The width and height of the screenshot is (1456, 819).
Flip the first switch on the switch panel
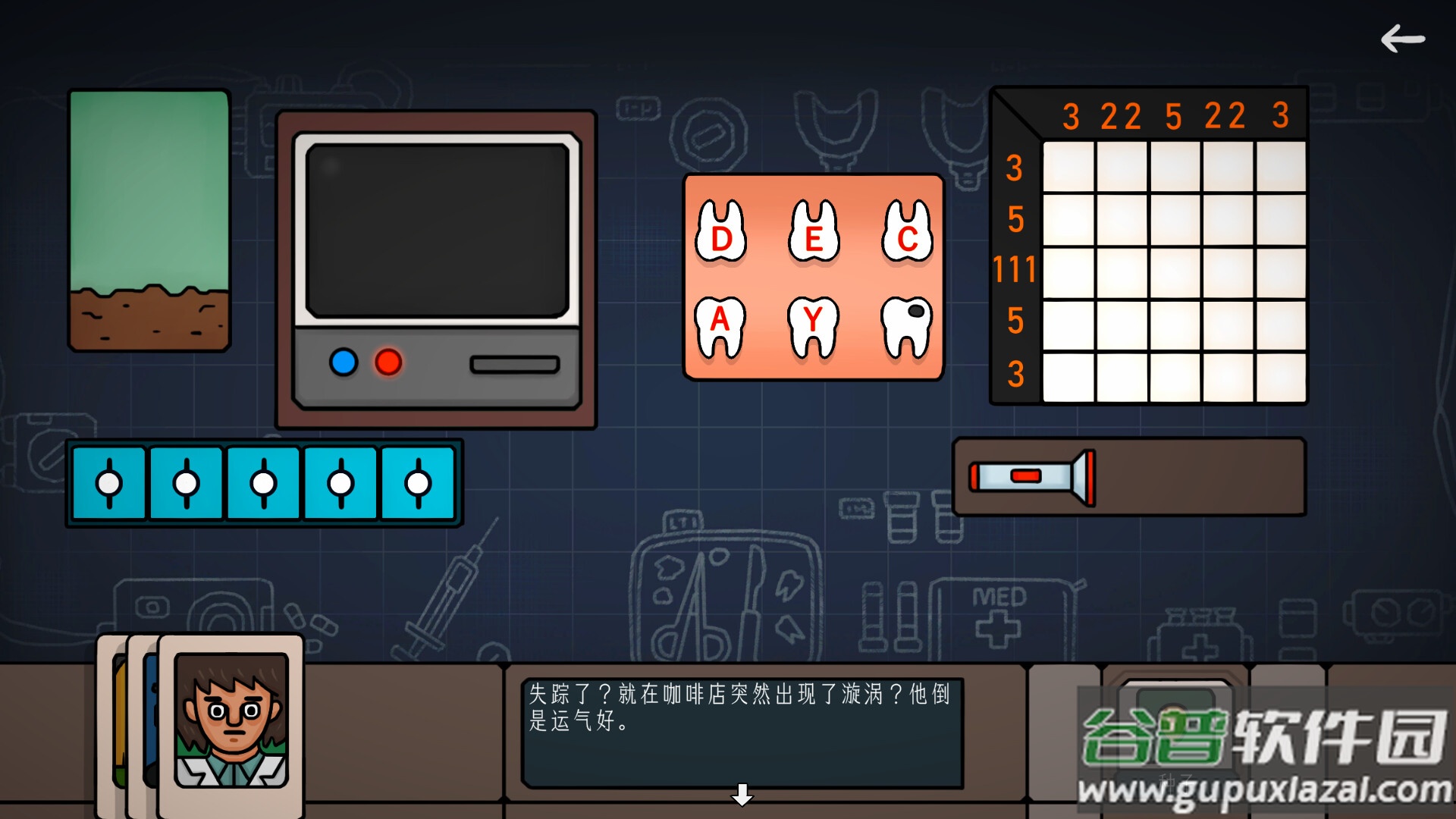(x=108, y=482)
